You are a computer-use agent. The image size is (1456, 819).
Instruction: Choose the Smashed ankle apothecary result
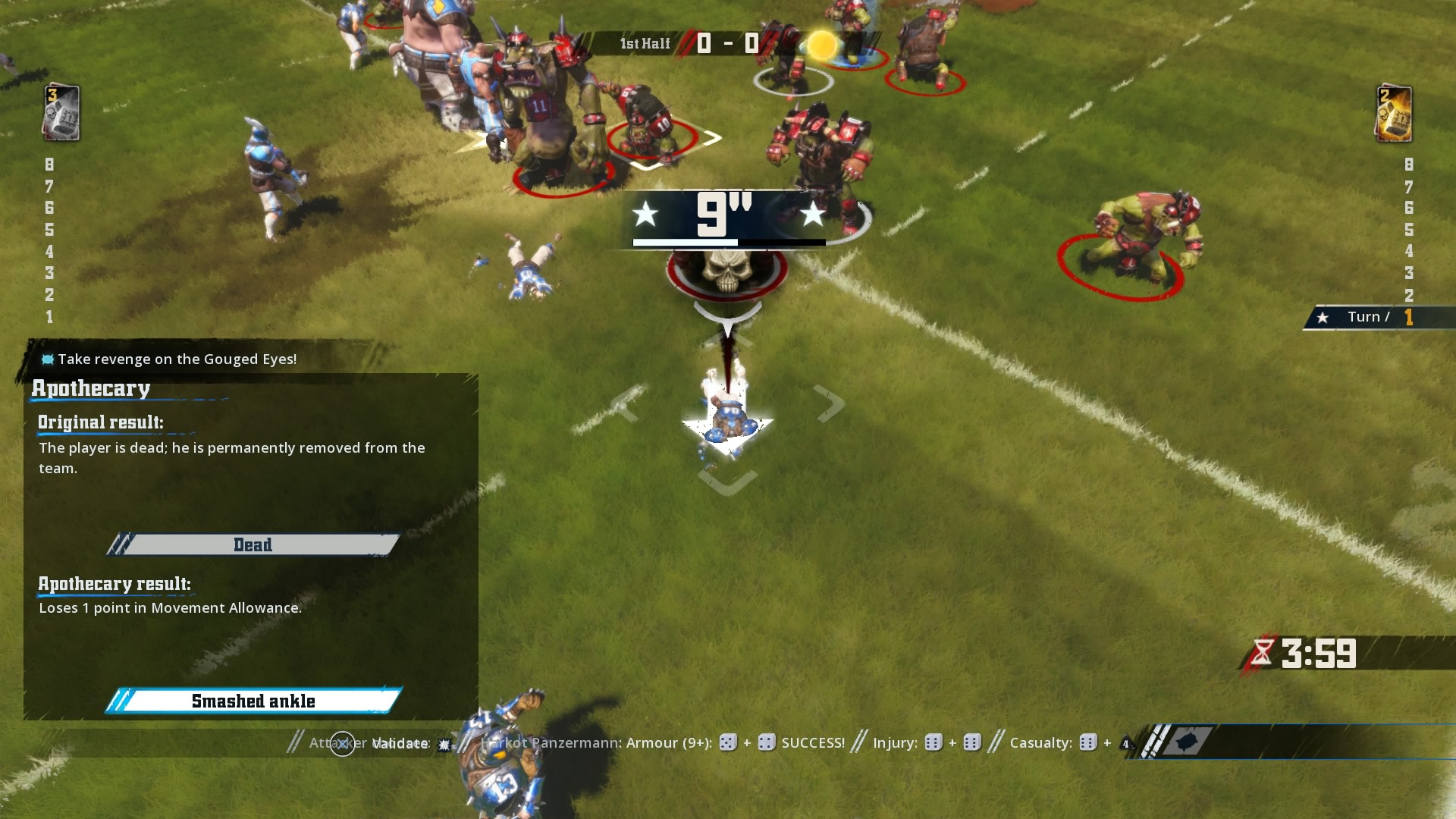coord(253,701)
